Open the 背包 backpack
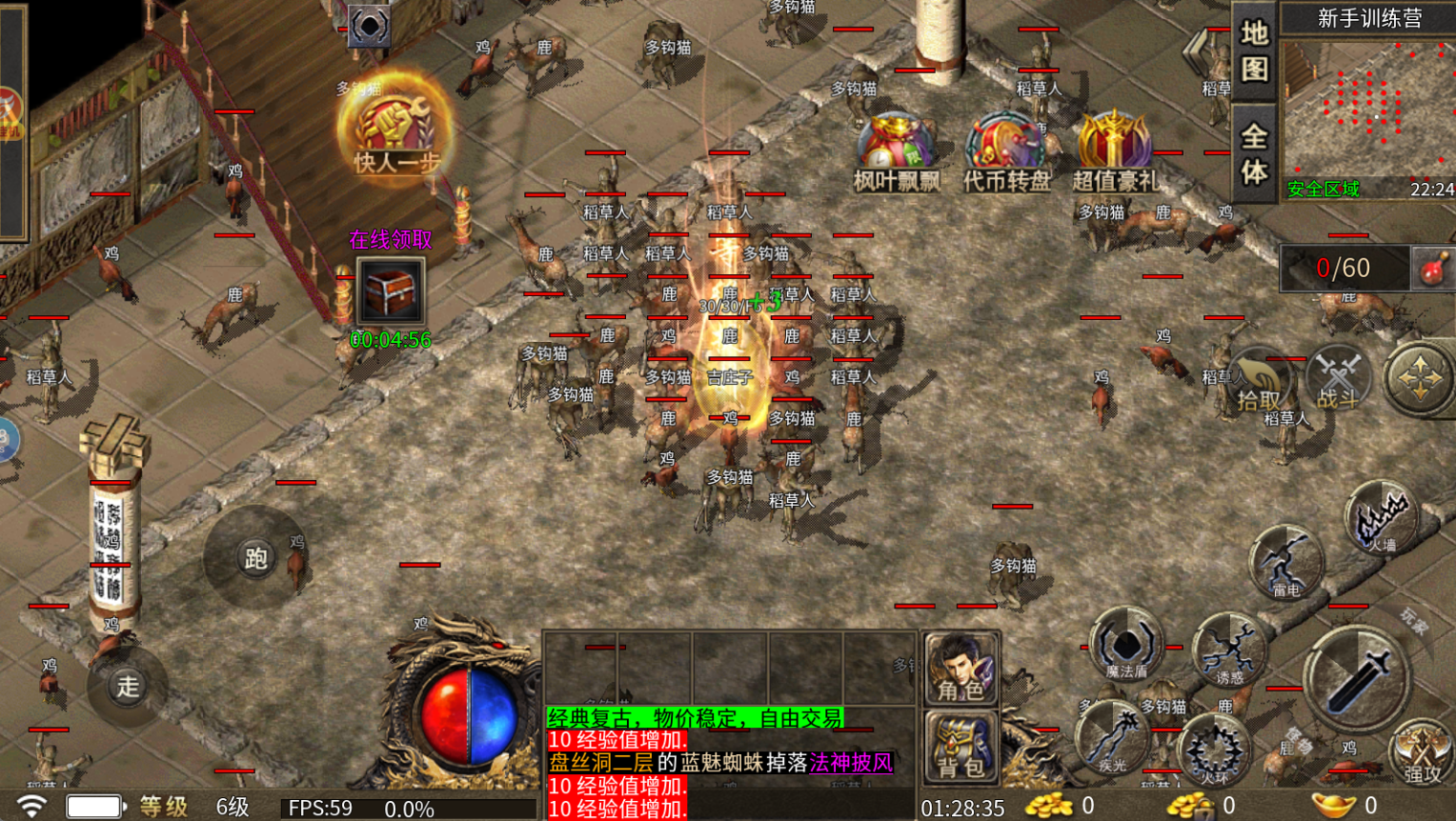The image size is (1456, 821). click(961, 749)
